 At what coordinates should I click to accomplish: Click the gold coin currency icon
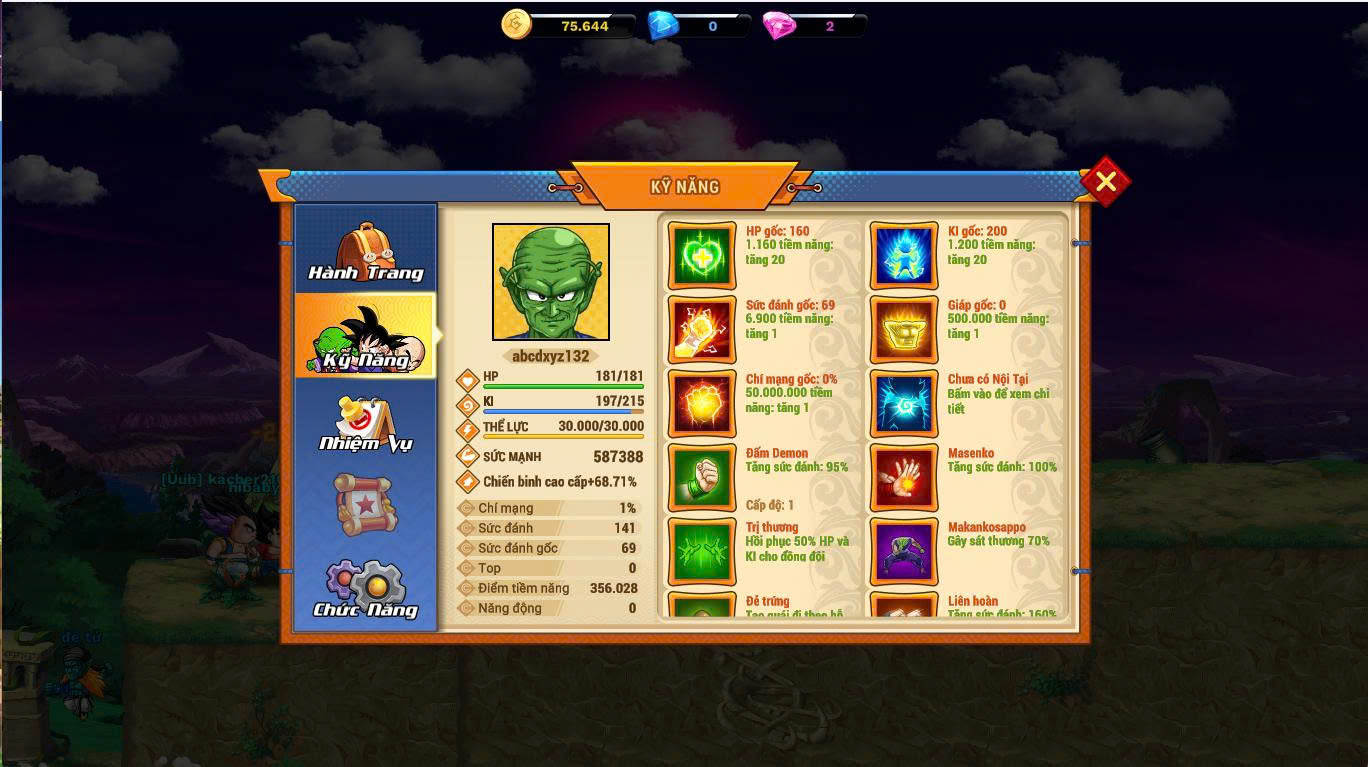pos(517,25)
